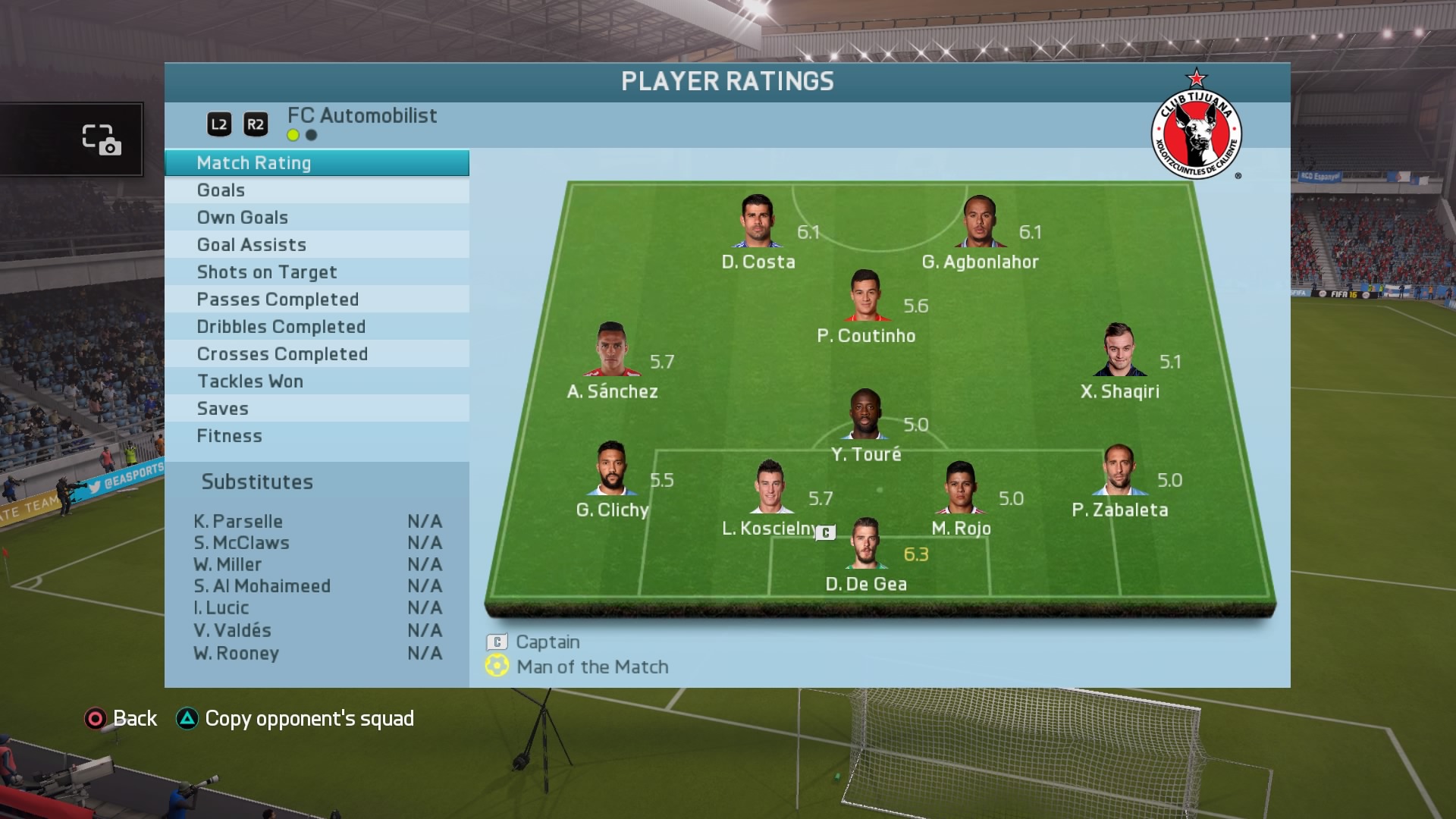Select P. Coutinho's player portrait
Viewport: 1456px width, 819px height.
click(865, 296)
